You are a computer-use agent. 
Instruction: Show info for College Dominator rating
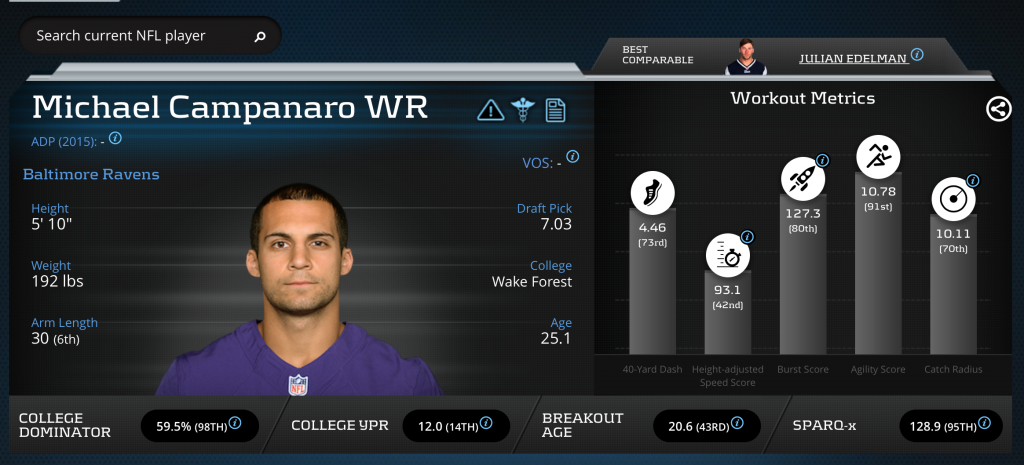click(x=235, y=423)
